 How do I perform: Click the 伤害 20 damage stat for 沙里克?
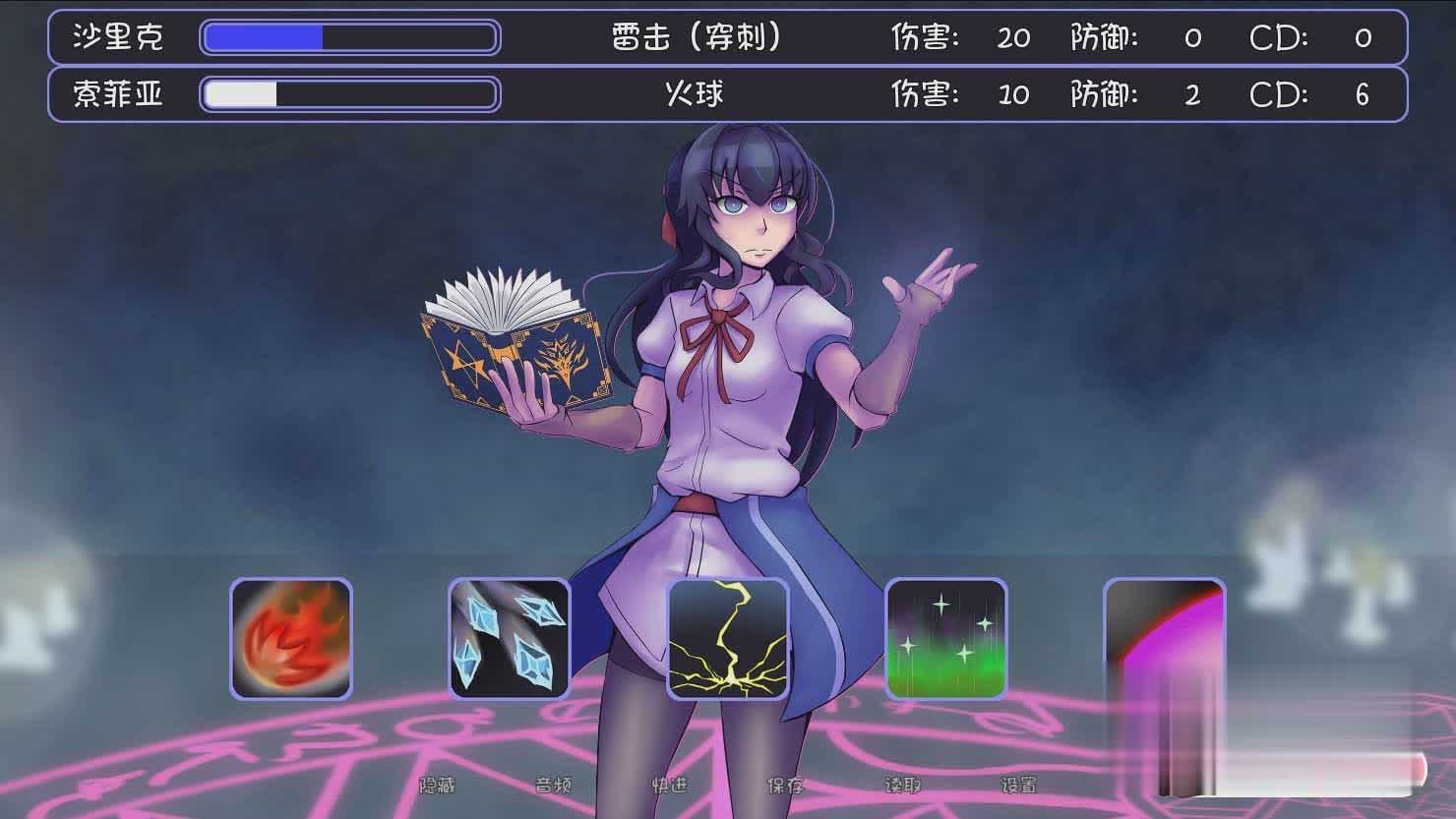pyautogui.click(x=1013, y=38)
